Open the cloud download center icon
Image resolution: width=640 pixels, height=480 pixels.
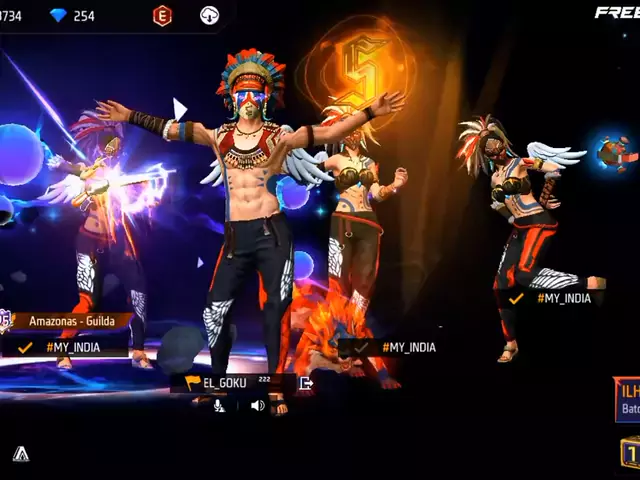coord(210,15)
